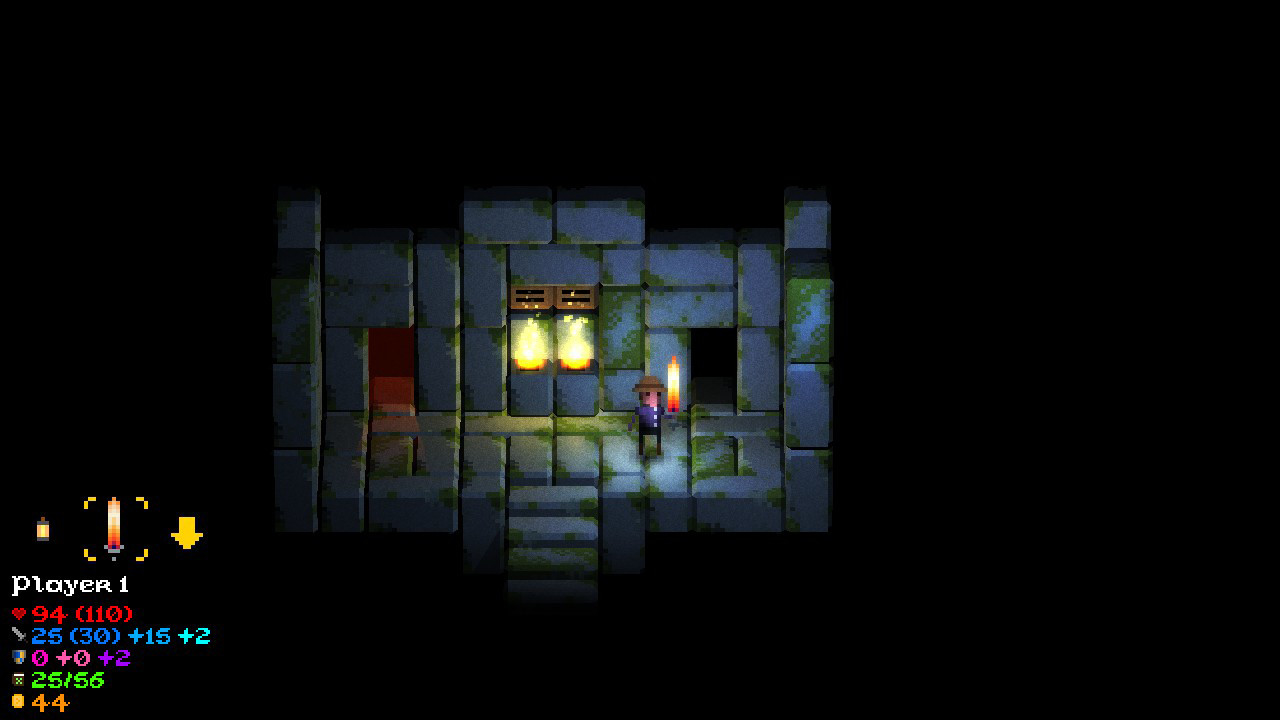Click the player character in the dungeon

click(x=648, y=410)
